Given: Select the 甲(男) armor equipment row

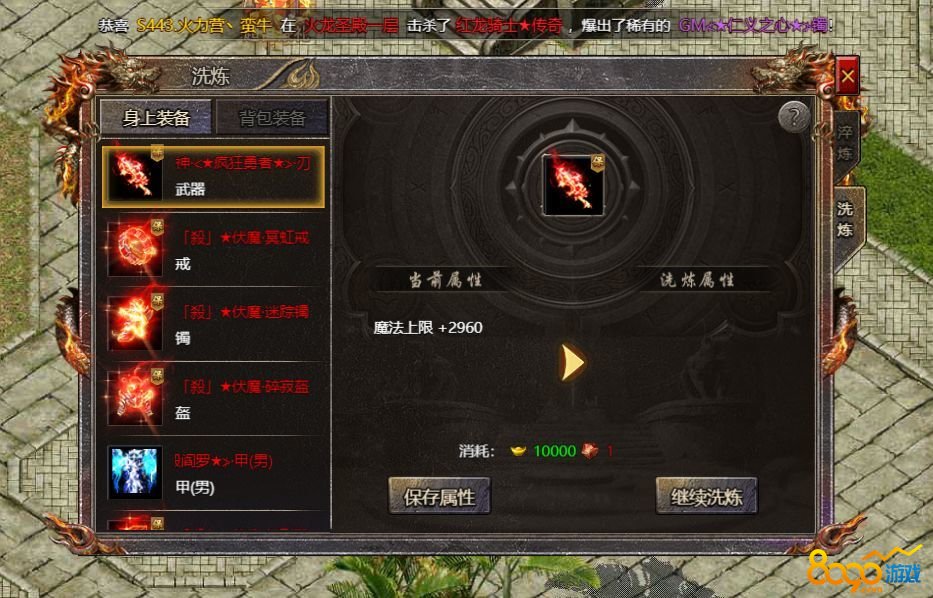Looking at the screenshot, I should tap(212, 472).
